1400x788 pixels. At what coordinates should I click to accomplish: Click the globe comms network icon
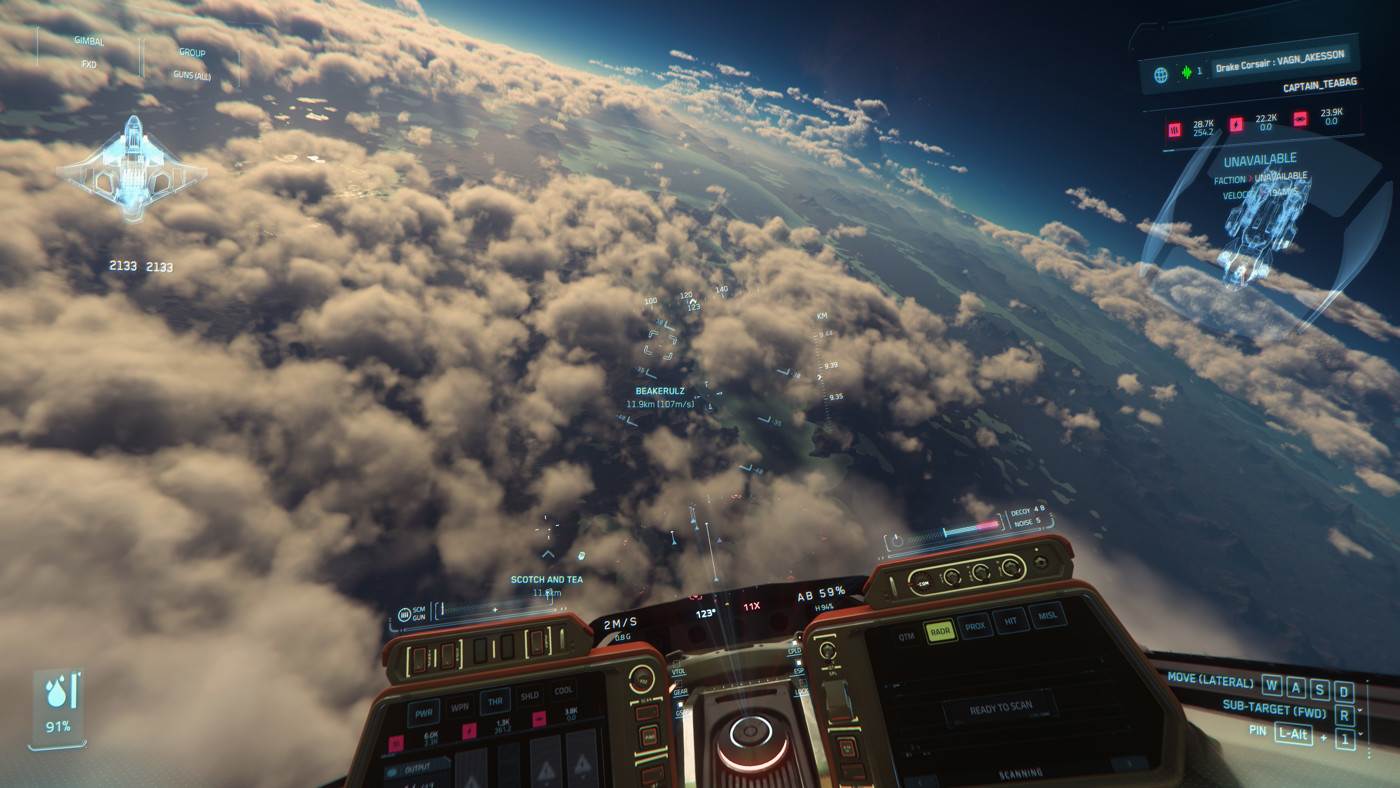point(1162,73)
